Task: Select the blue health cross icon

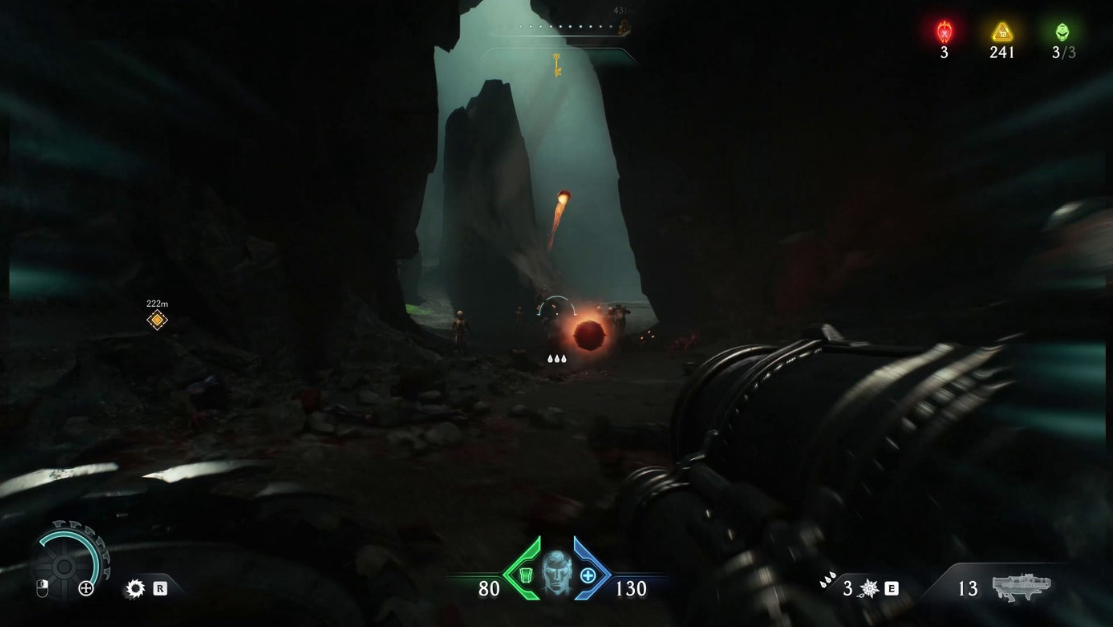Action: tap(588, 575)
